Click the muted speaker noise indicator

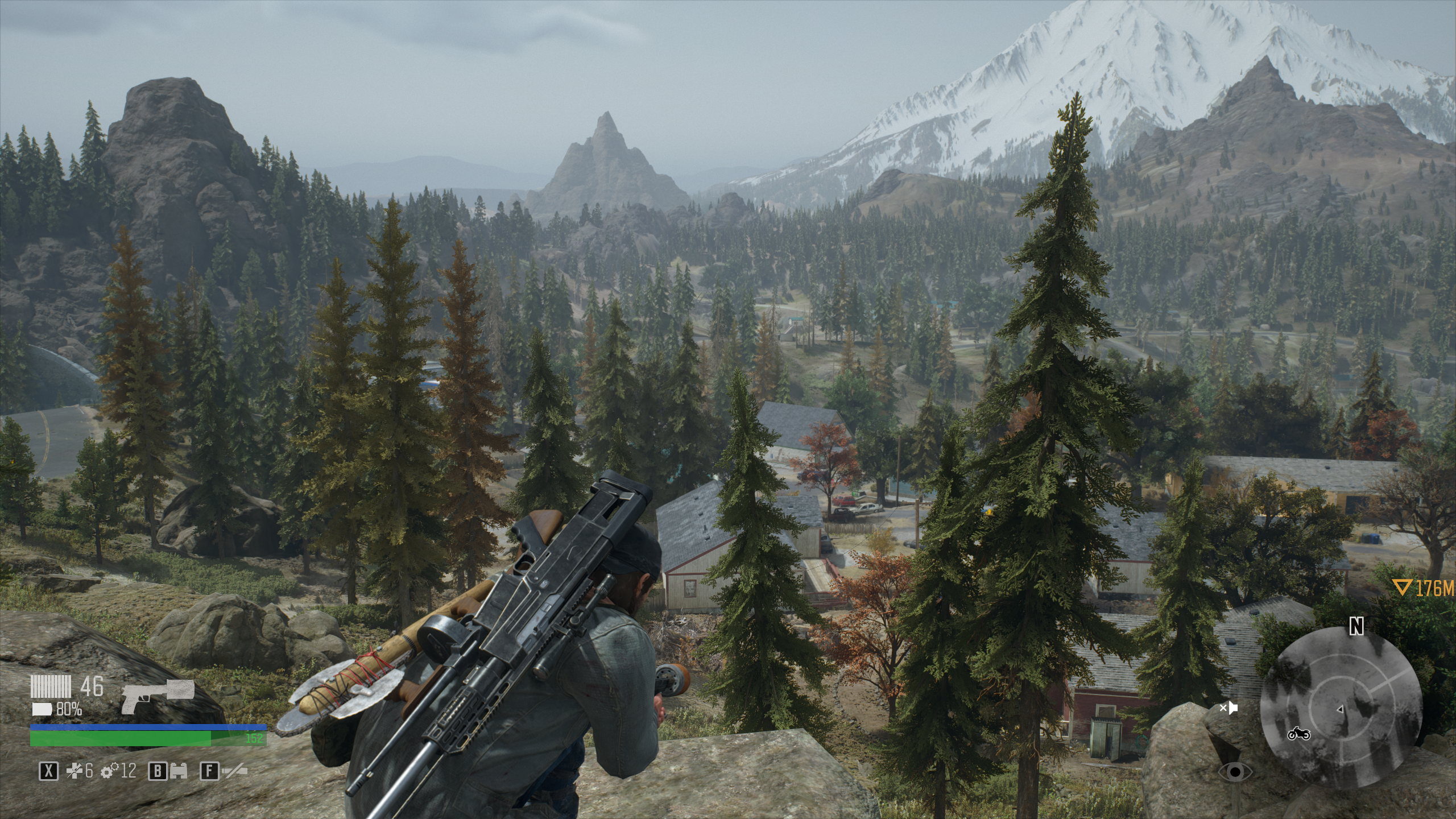[1229, 708]
